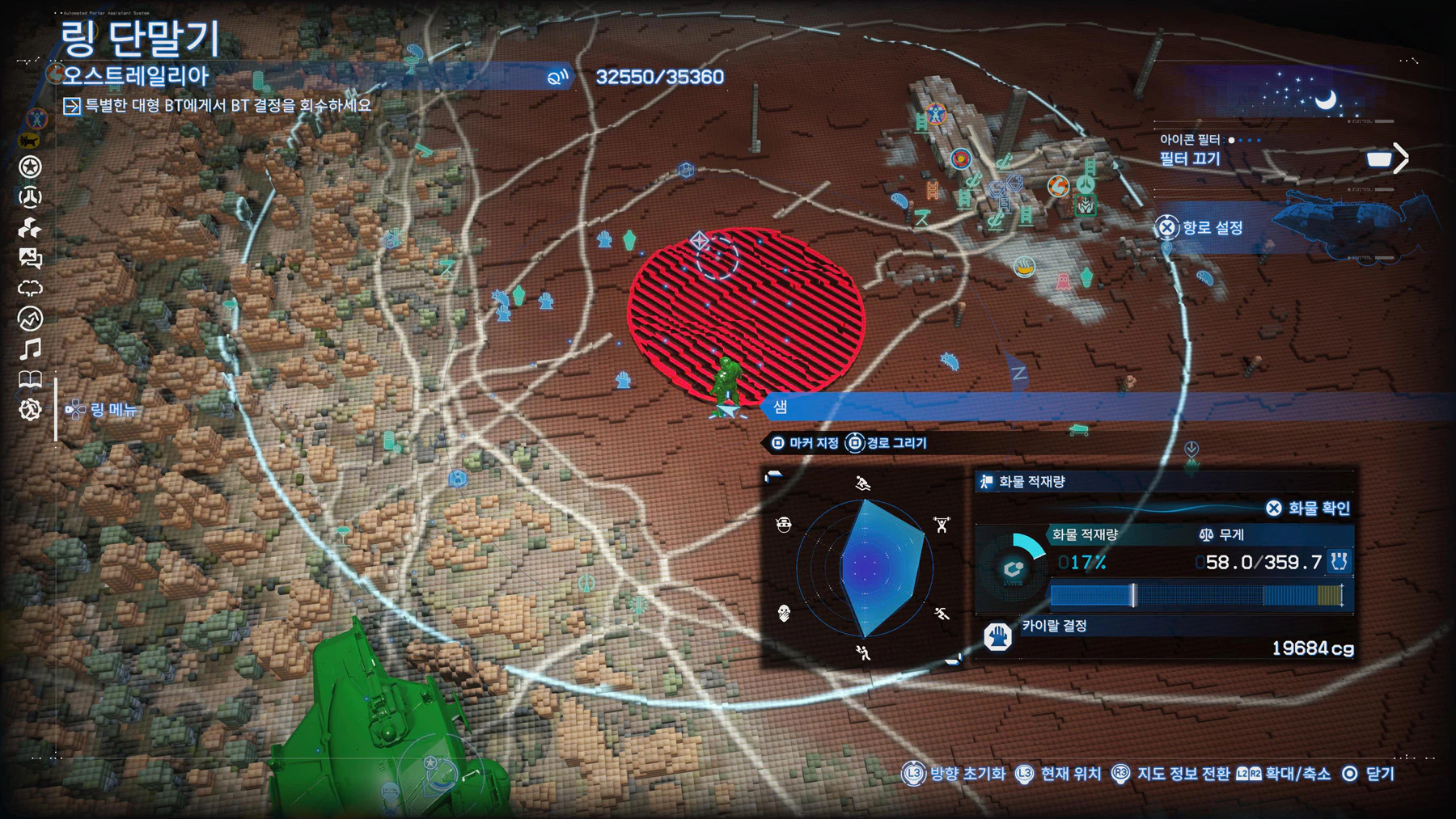Select the cloud-outline icon in the sidebar

[30, 289]
